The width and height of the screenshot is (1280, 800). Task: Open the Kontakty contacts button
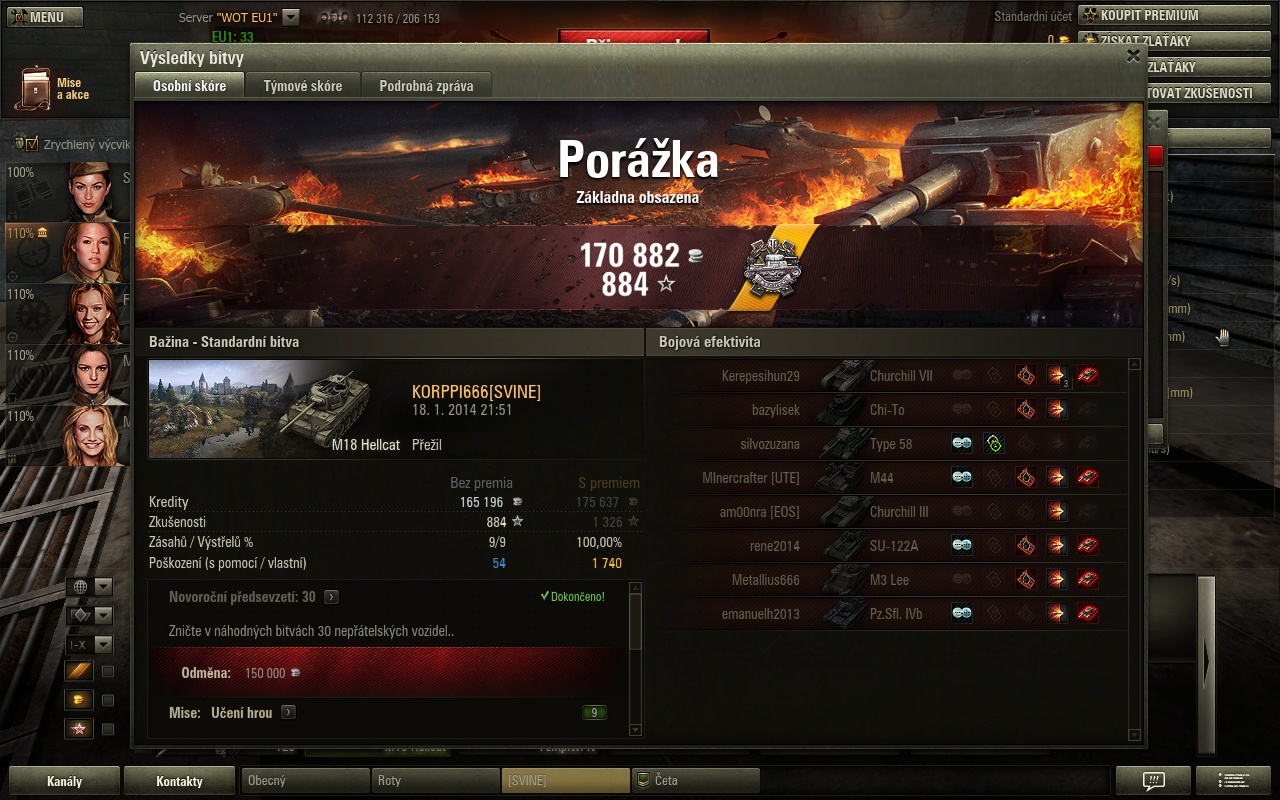tap(179, 781)
